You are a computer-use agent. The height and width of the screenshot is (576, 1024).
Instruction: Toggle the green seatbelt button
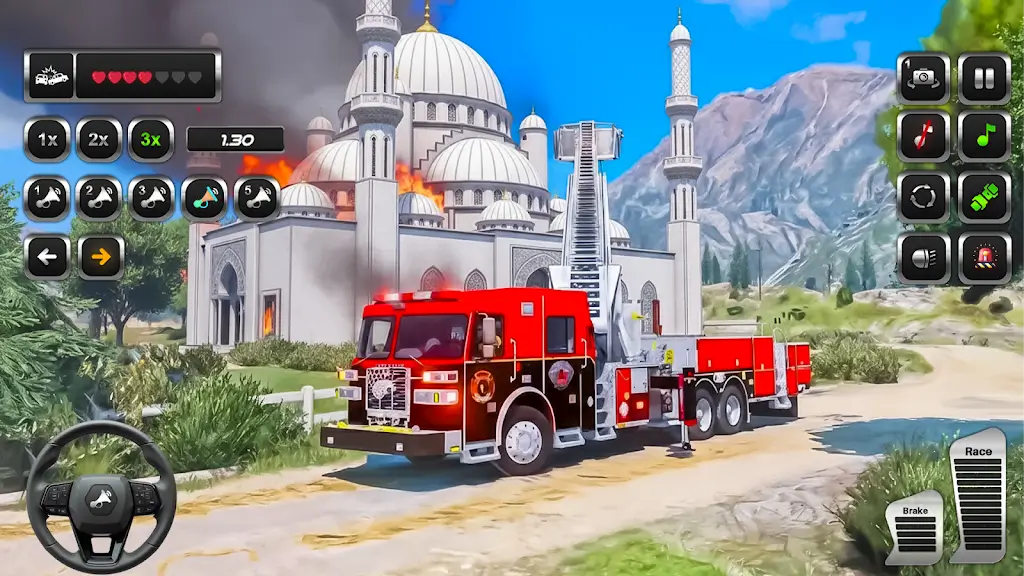click(x=984, y=197)
